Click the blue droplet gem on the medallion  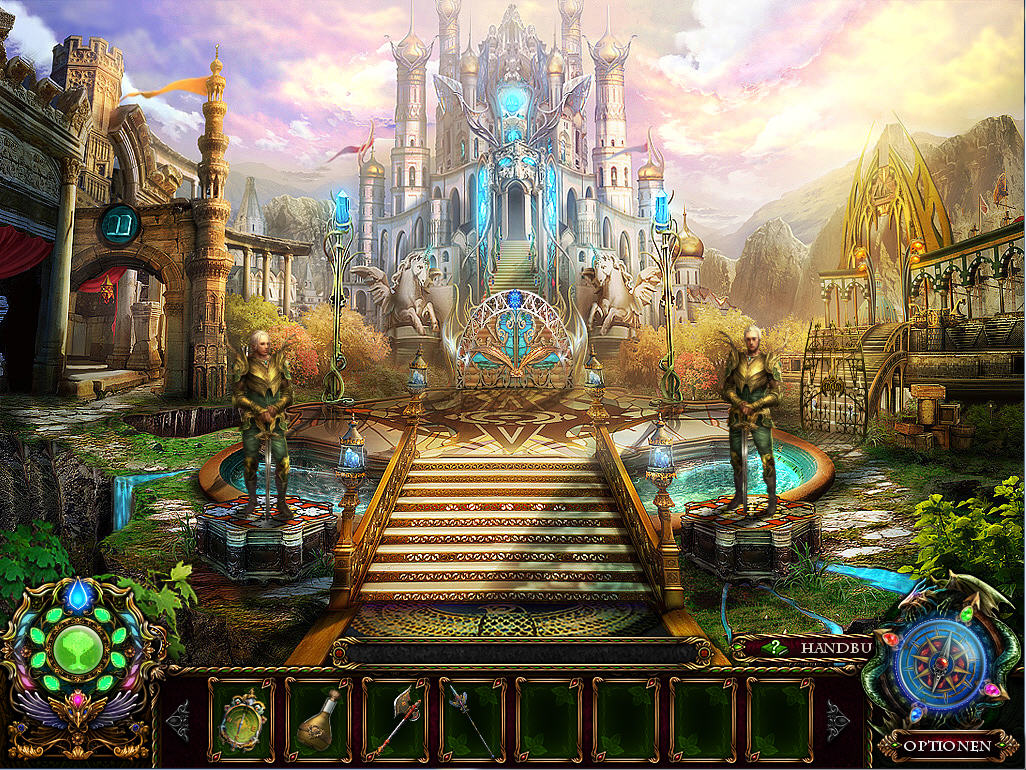tap(77, 598)
